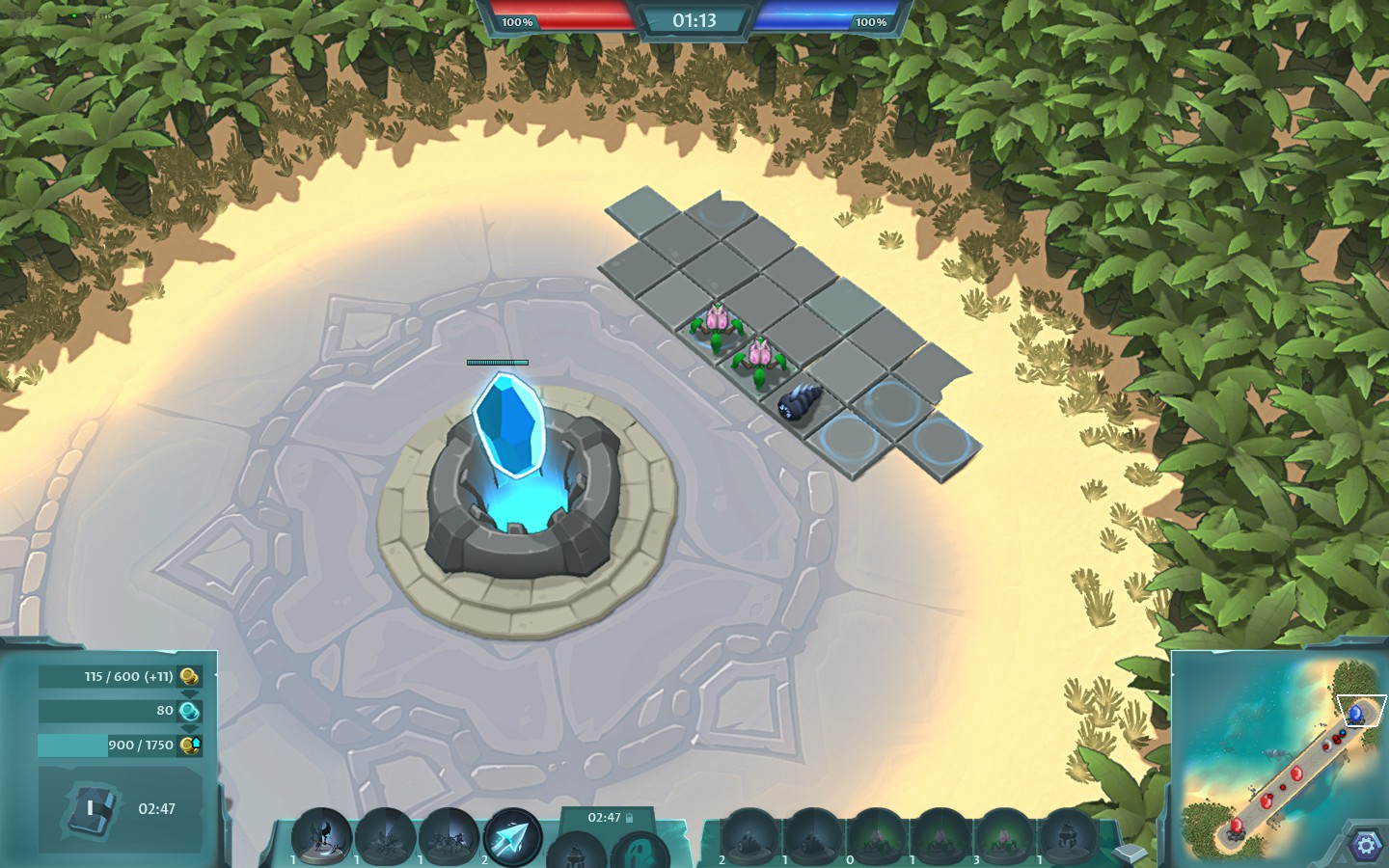Open the tier I spellbook
This screenshot has height=868, width=1389.
pyautogui.click(x=92, y=809)
